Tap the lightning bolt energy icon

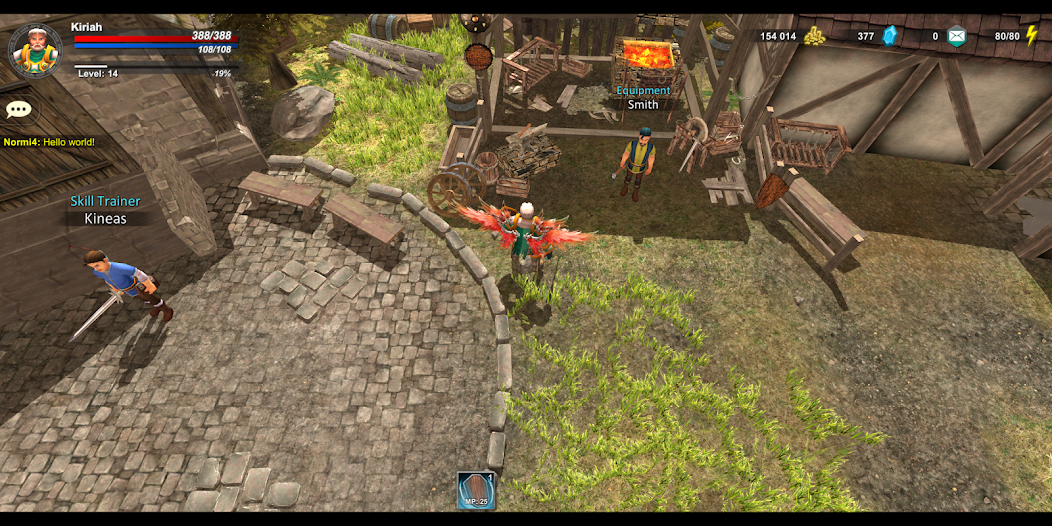(1032, 36)
